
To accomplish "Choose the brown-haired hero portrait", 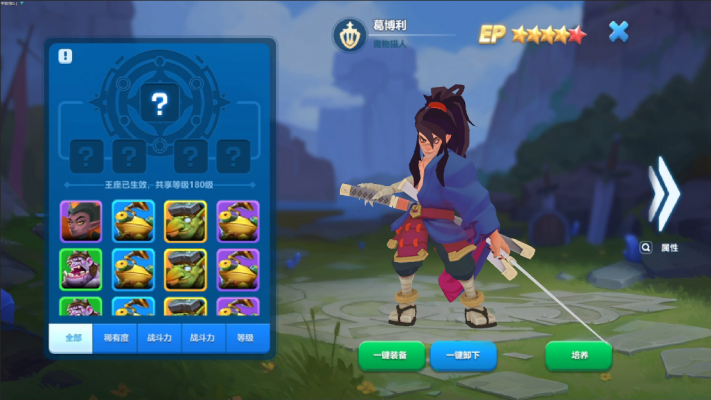I will [80, 221].
